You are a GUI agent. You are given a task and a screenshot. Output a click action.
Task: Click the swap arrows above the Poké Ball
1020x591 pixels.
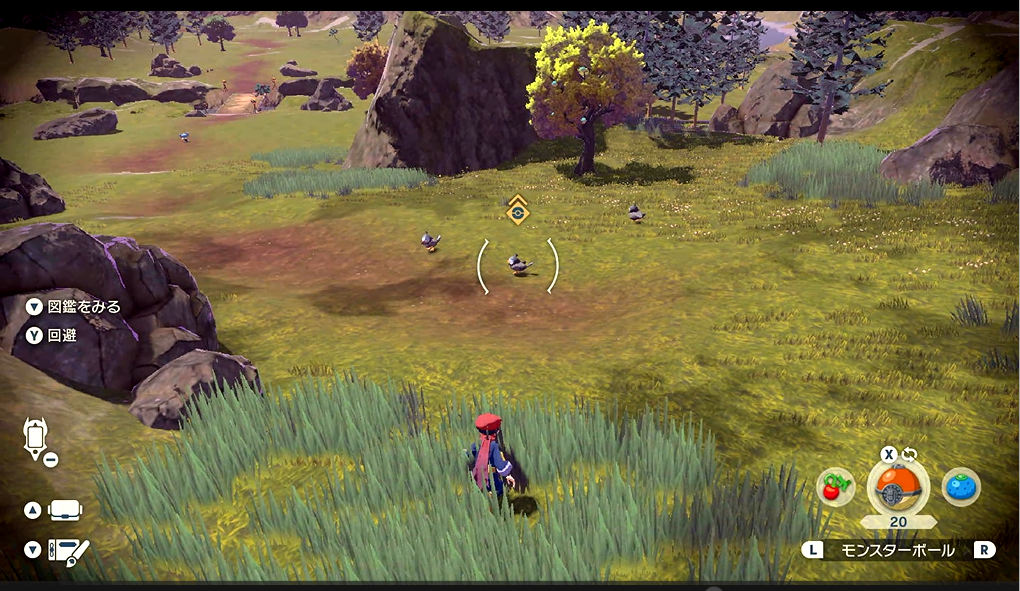[x=909, y=454]
